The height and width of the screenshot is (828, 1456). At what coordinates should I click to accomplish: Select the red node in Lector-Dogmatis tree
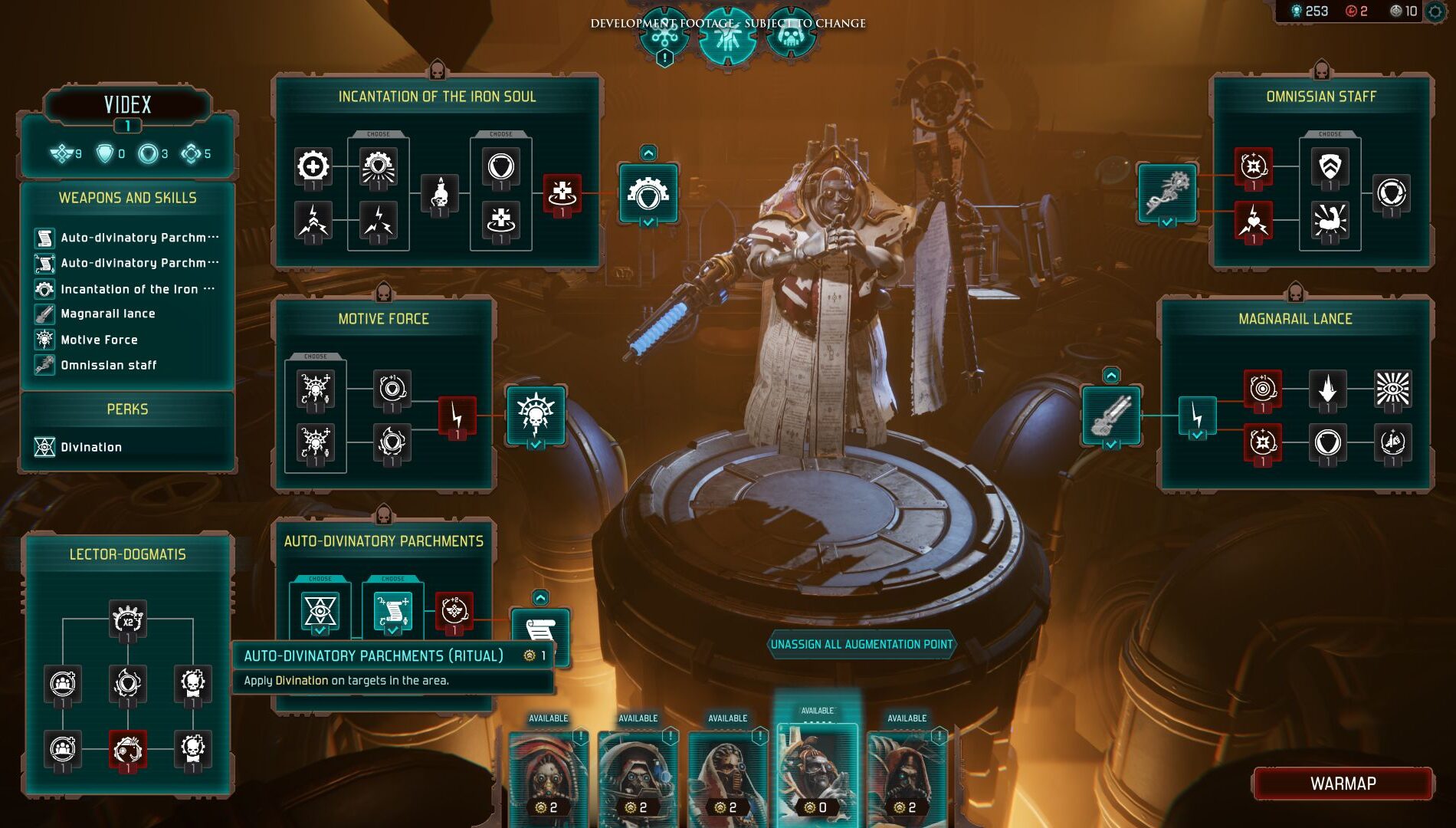click(x=128, y=750)
